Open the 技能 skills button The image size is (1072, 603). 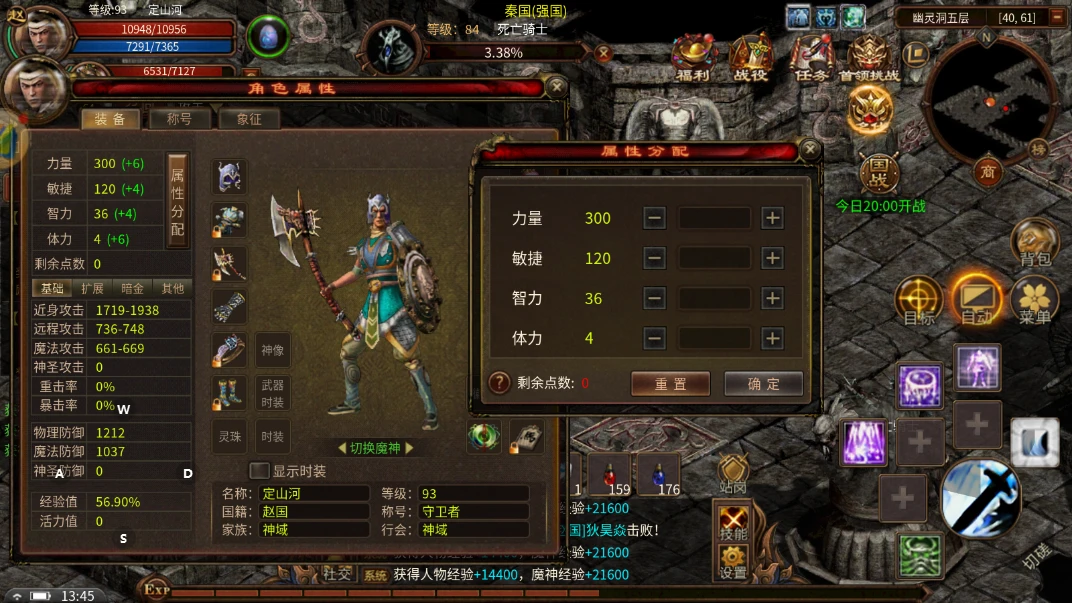(733, 522)
